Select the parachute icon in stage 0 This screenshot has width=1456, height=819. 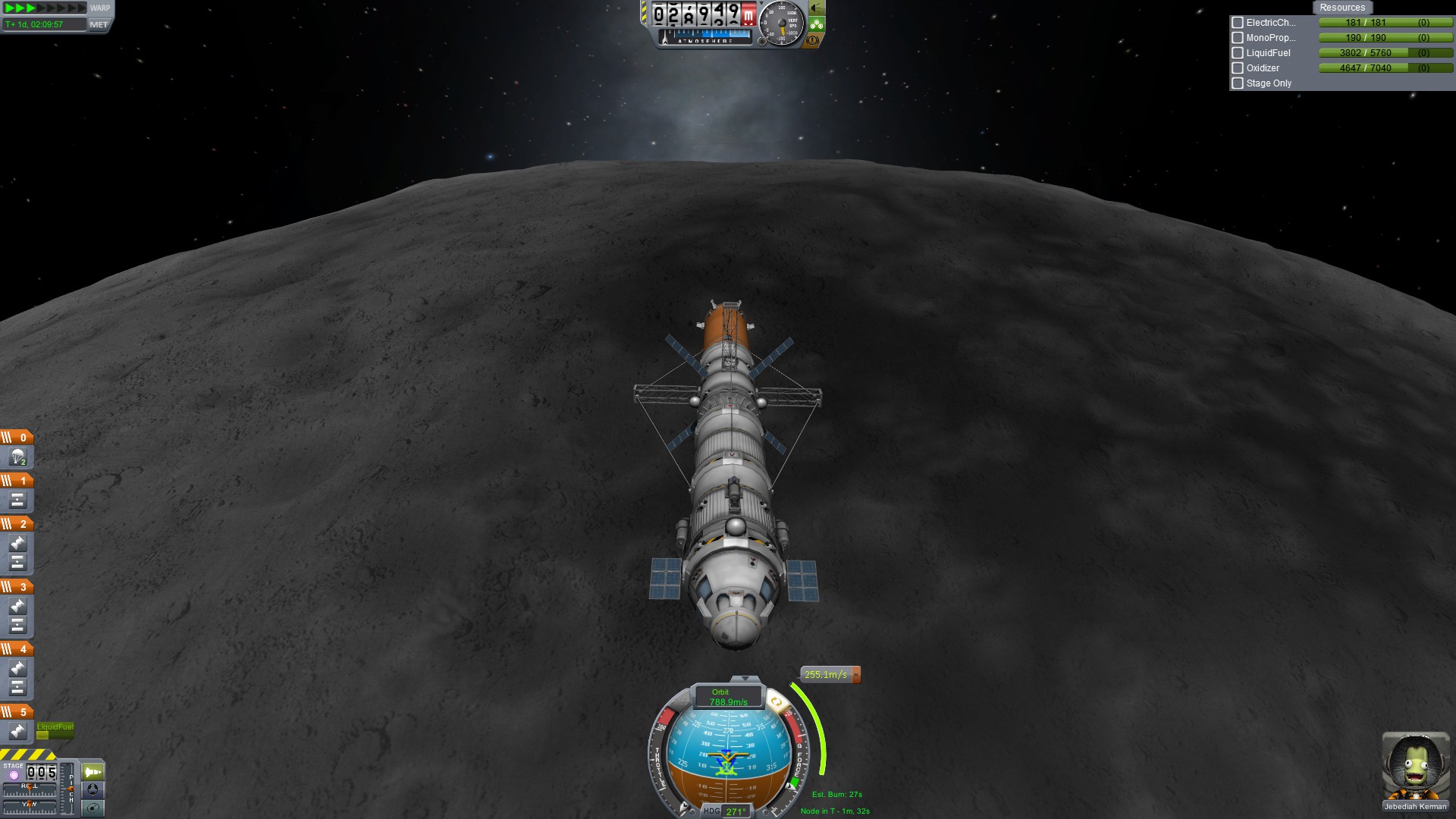click(17, 457)
